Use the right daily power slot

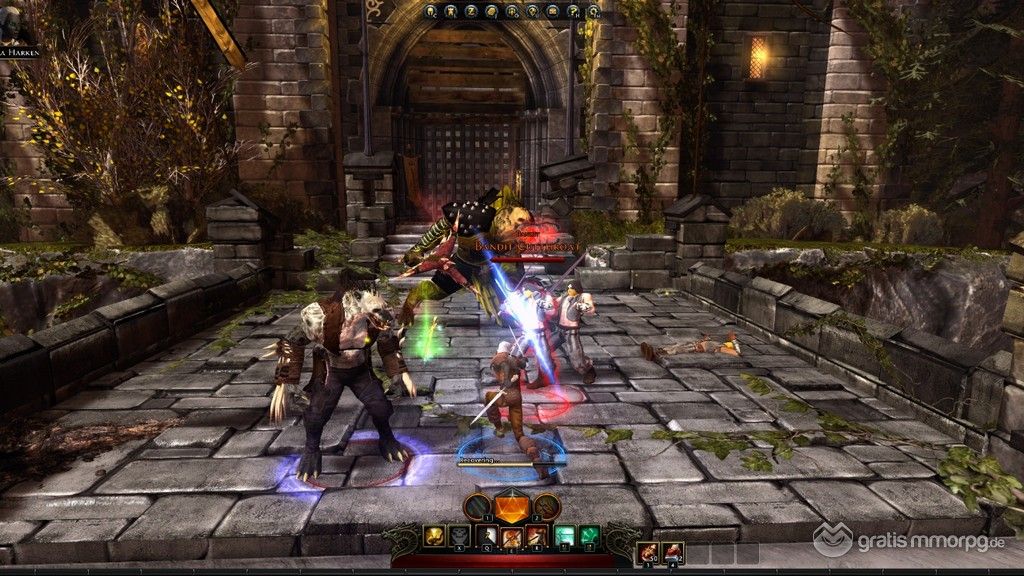pos(546,506)
